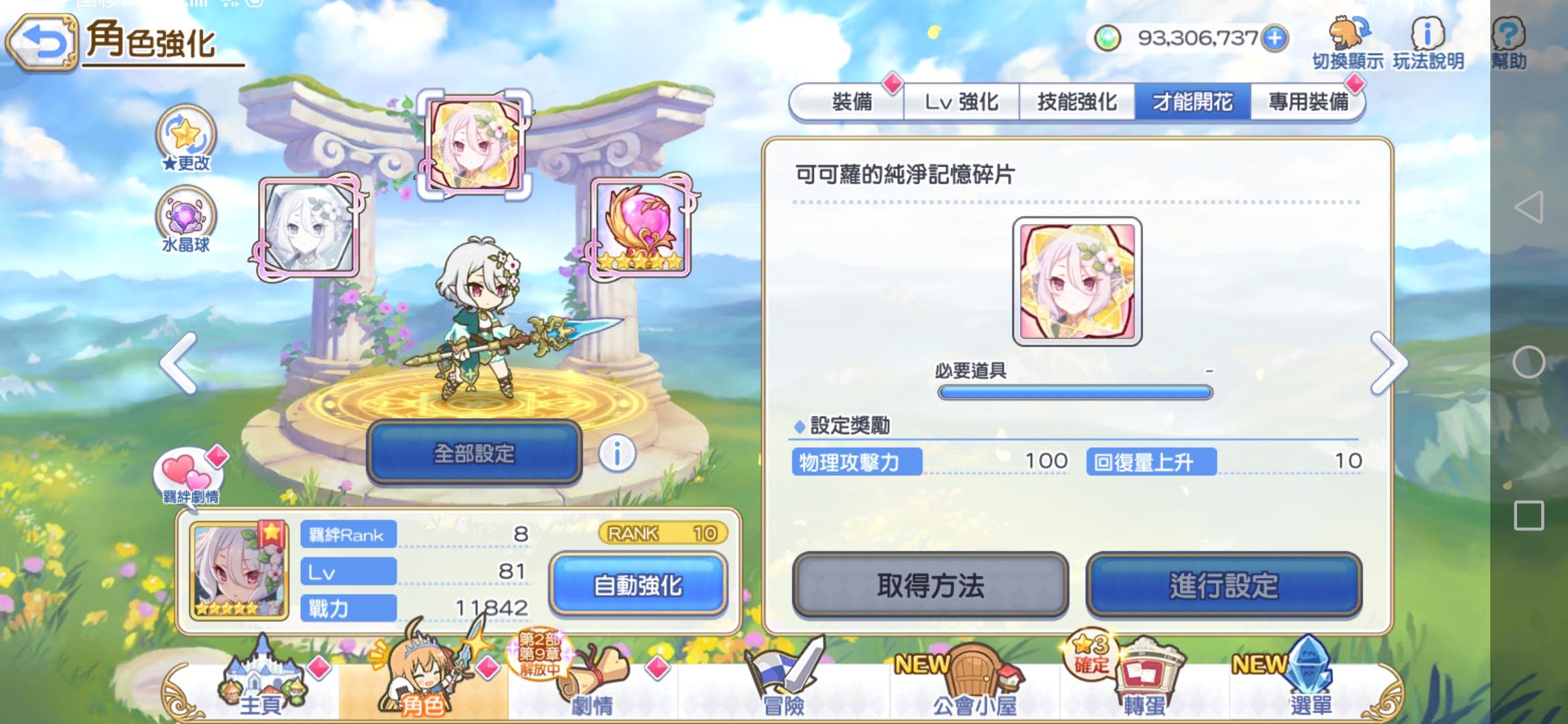Image resolution: width=1568 pixels, height=724 pixels.
Task: Switch to the 裝備 equipment tab
Action: click(x=852, y=102)
